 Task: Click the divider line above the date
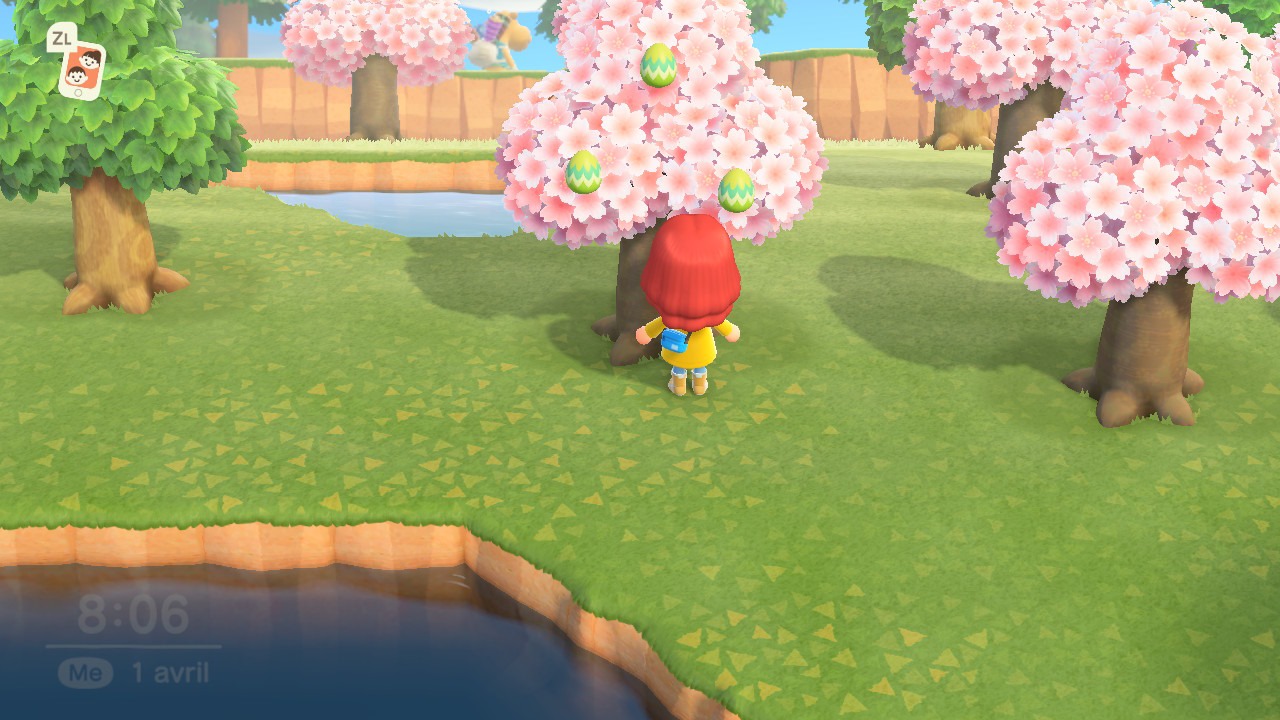133,645
